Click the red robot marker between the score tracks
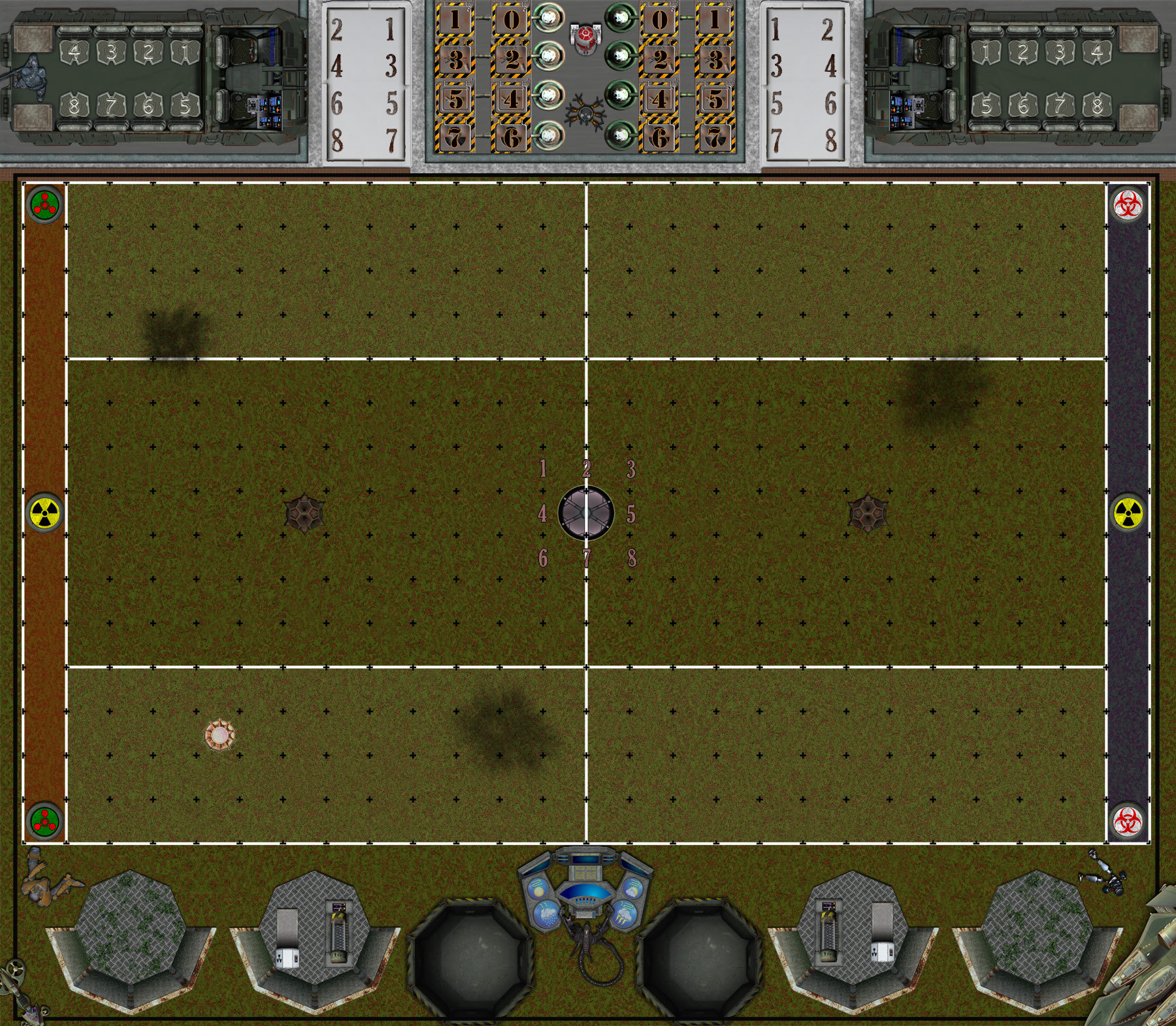 pos(585,39)
